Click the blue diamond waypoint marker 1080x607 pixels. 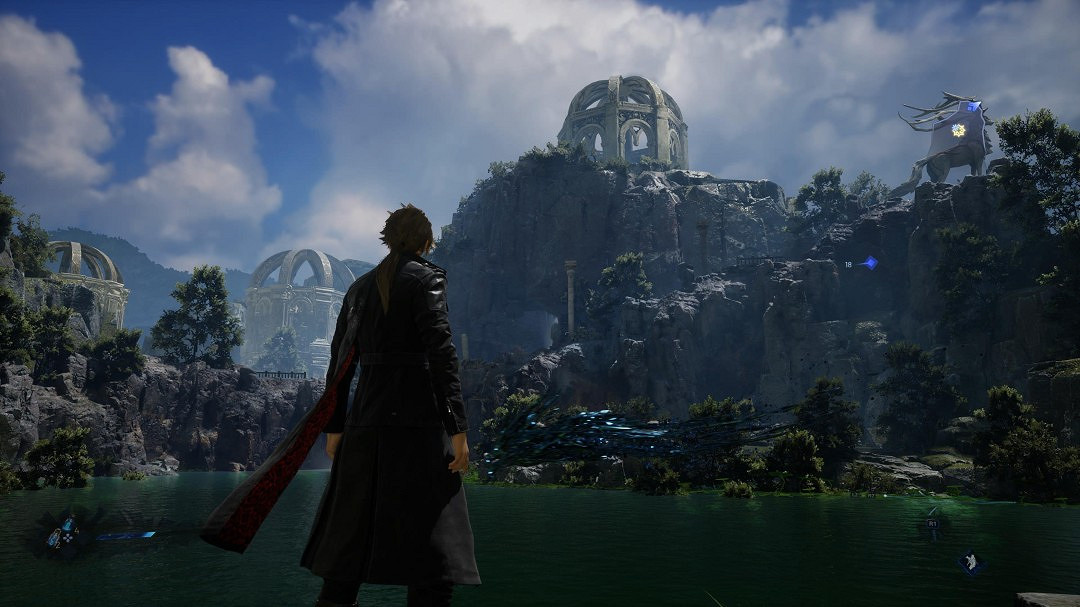pyautogui.click(x=870, y=263)
